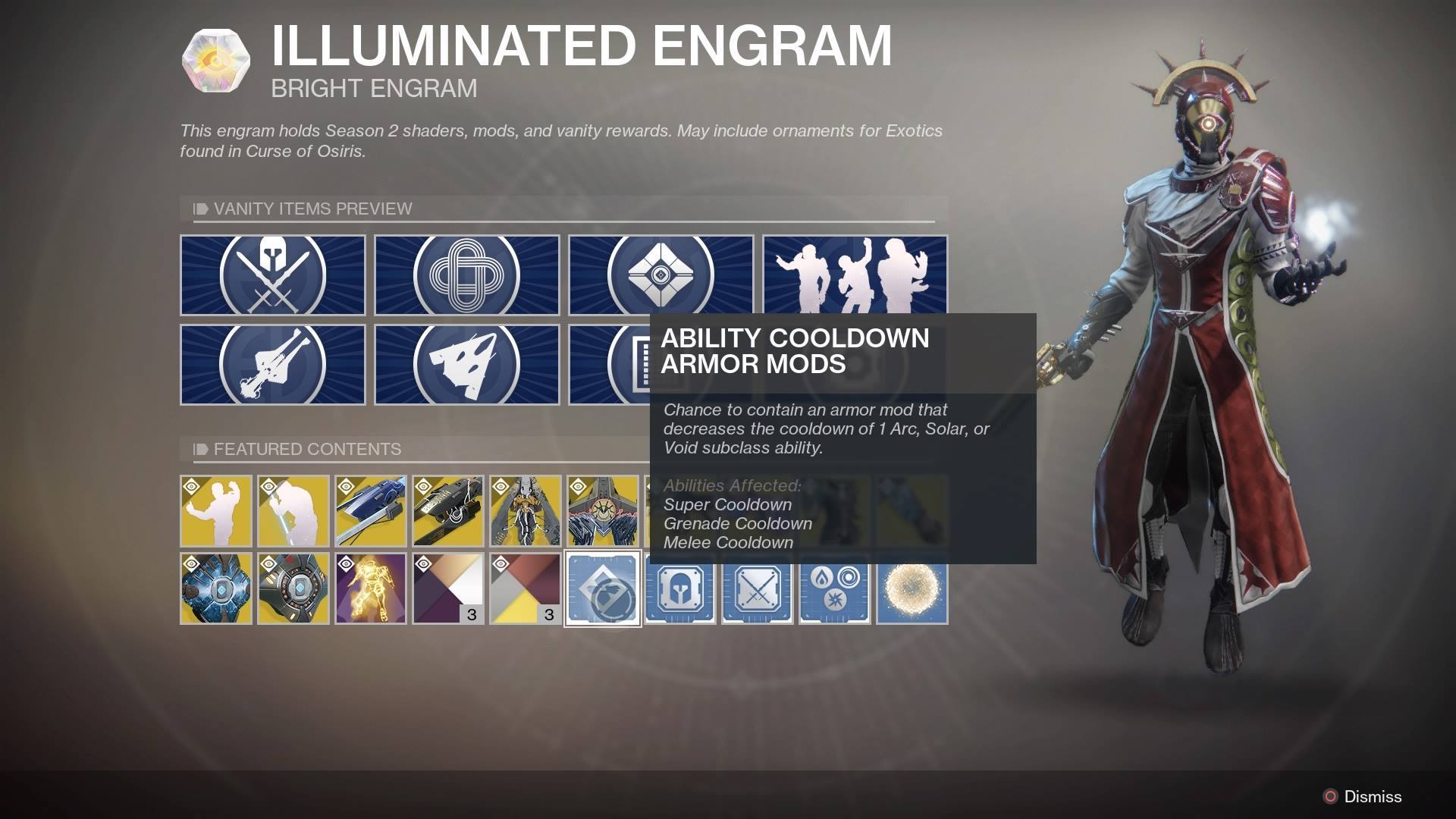Select the Ability Cooldown armor mod tile
The width and height of the screenshot is (1456, 819).
pos(603,591)
